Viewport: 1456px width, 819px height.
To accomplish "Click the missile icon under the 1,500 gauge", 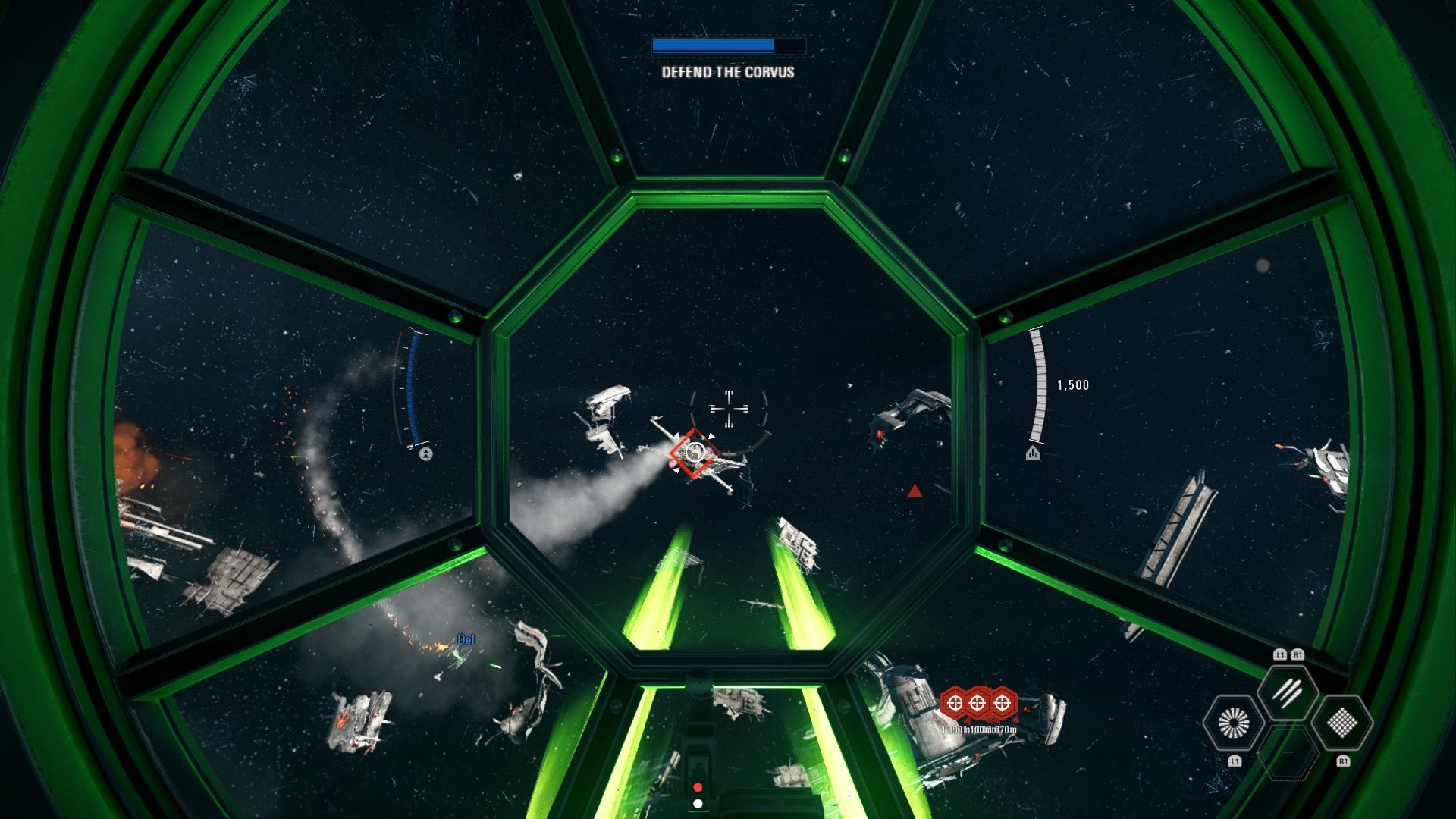I will pos(1034,453).
